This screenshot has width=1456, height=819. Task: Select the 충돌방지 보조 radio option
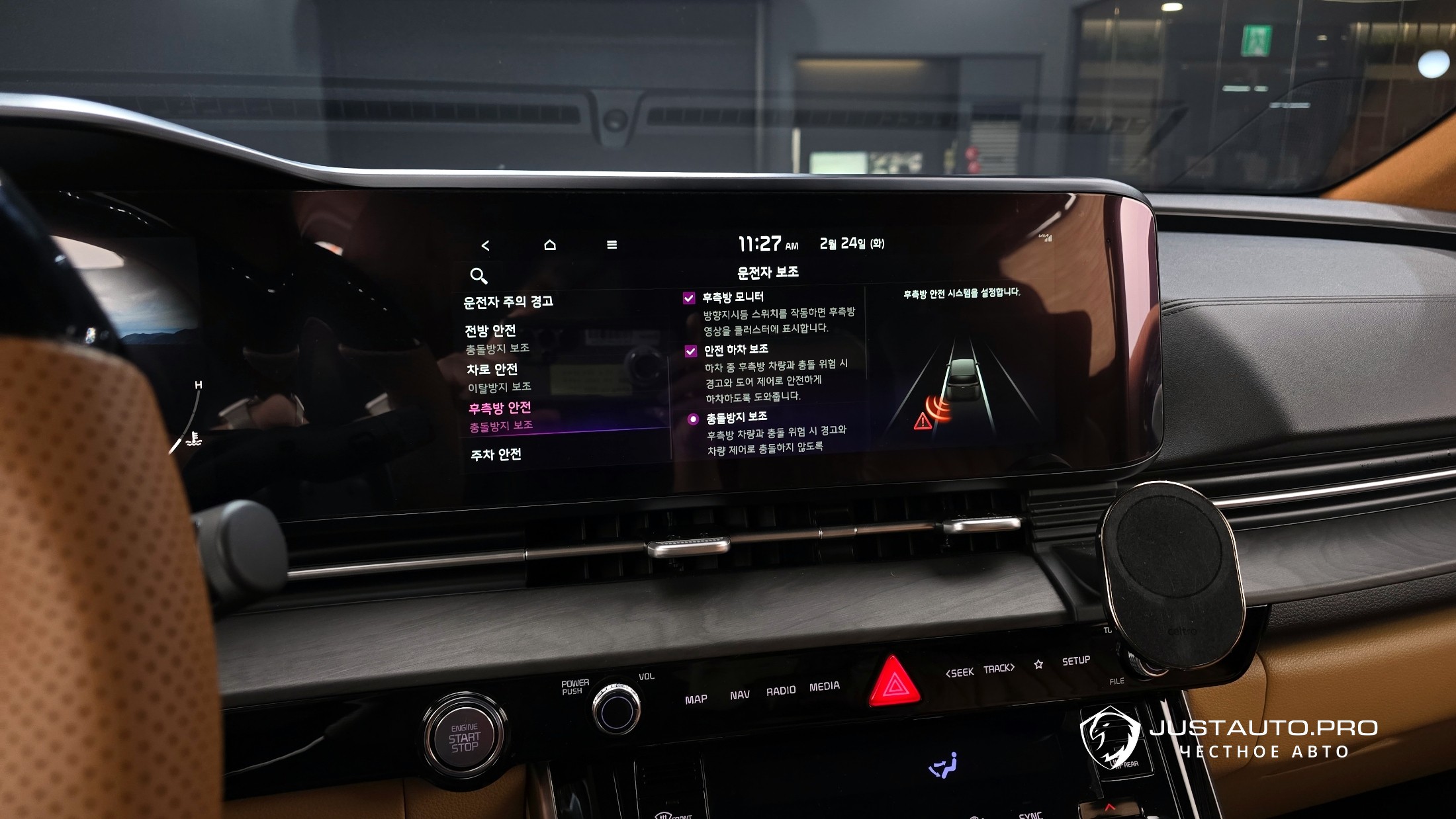coord(693,419)
